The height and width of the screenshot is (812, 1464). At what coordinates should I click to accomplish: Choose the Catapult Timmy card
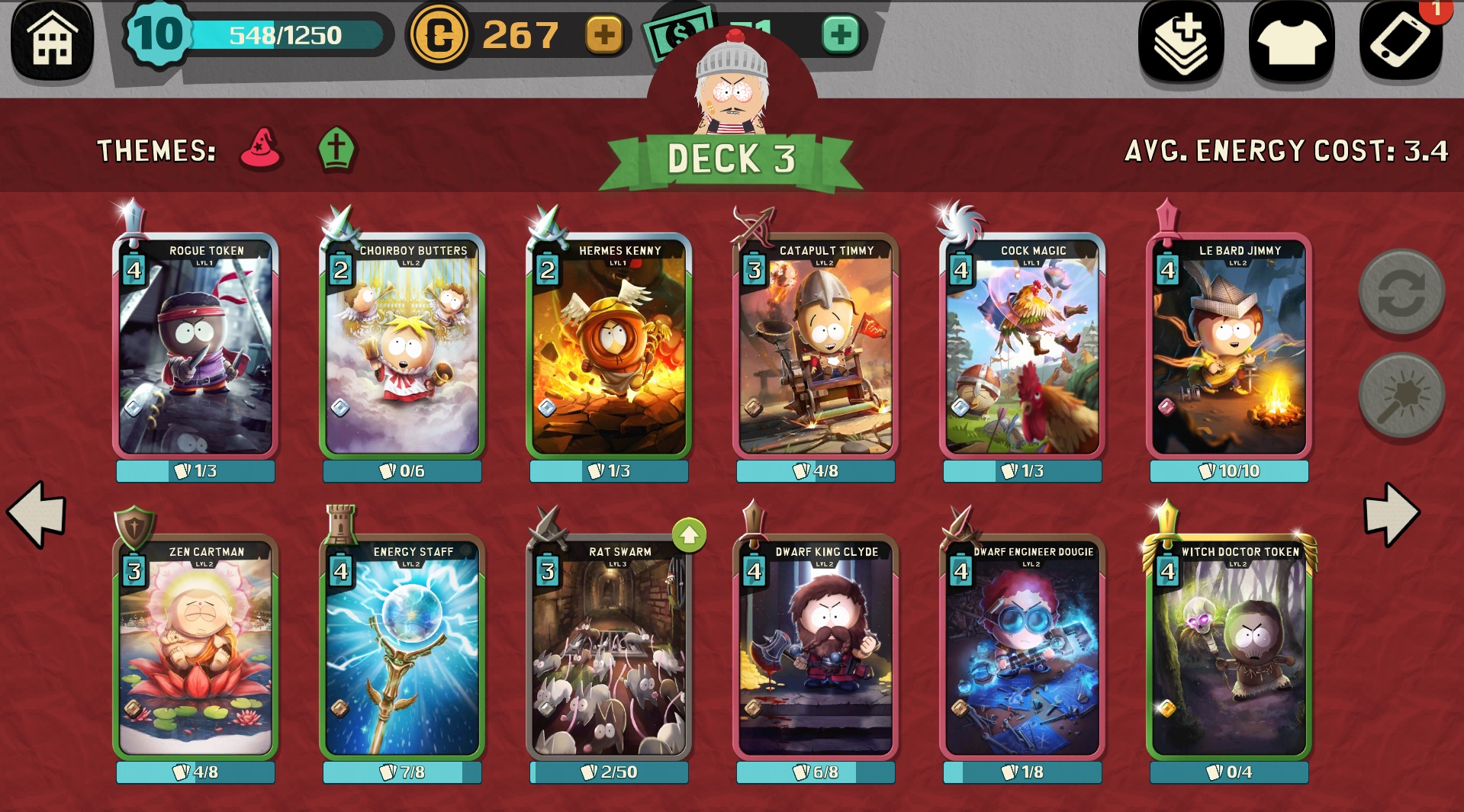coord(816,347)
